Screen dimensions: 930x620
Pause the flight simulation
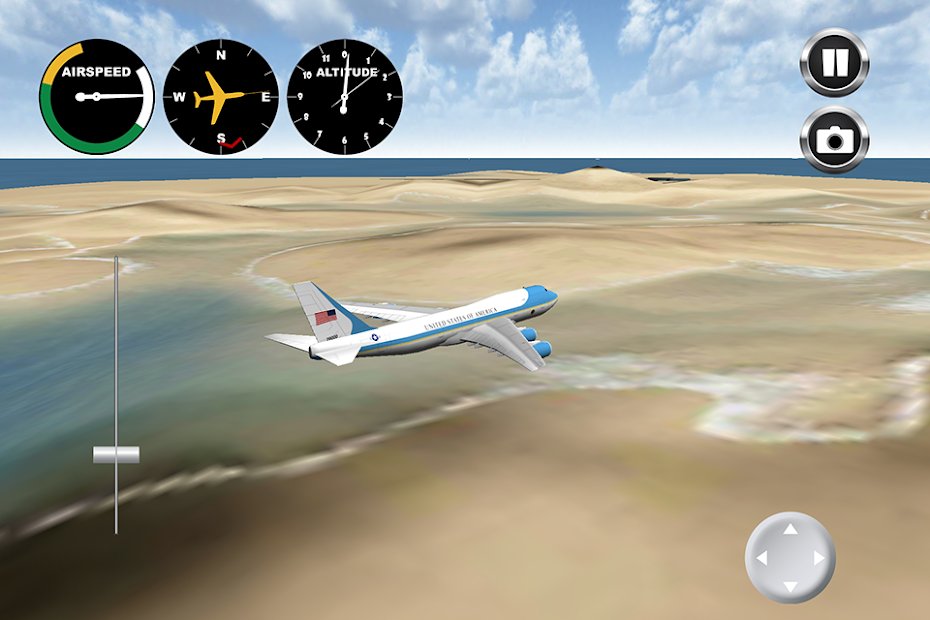point(834,62)
